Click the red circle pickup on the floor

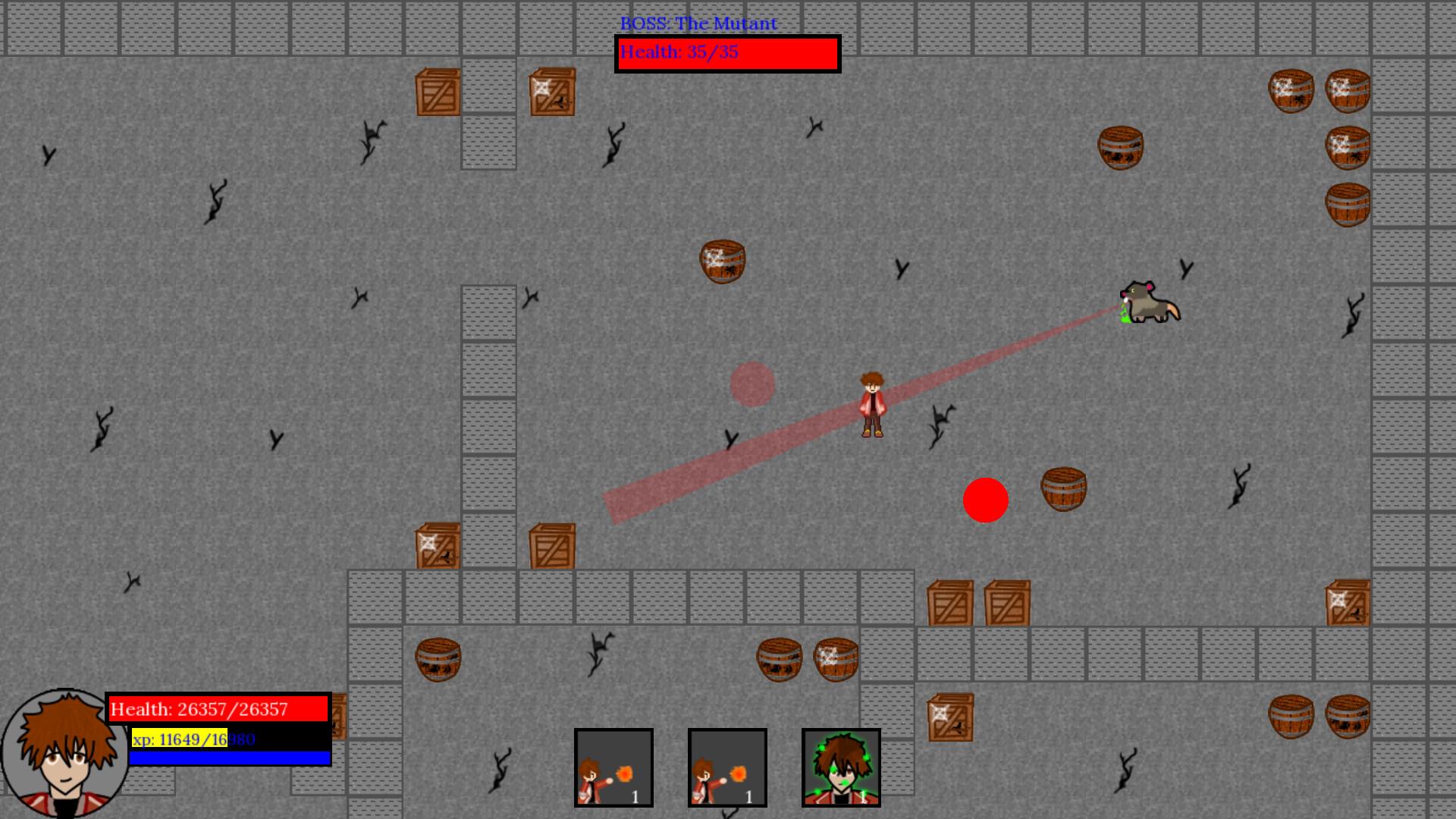coord(986,500)
